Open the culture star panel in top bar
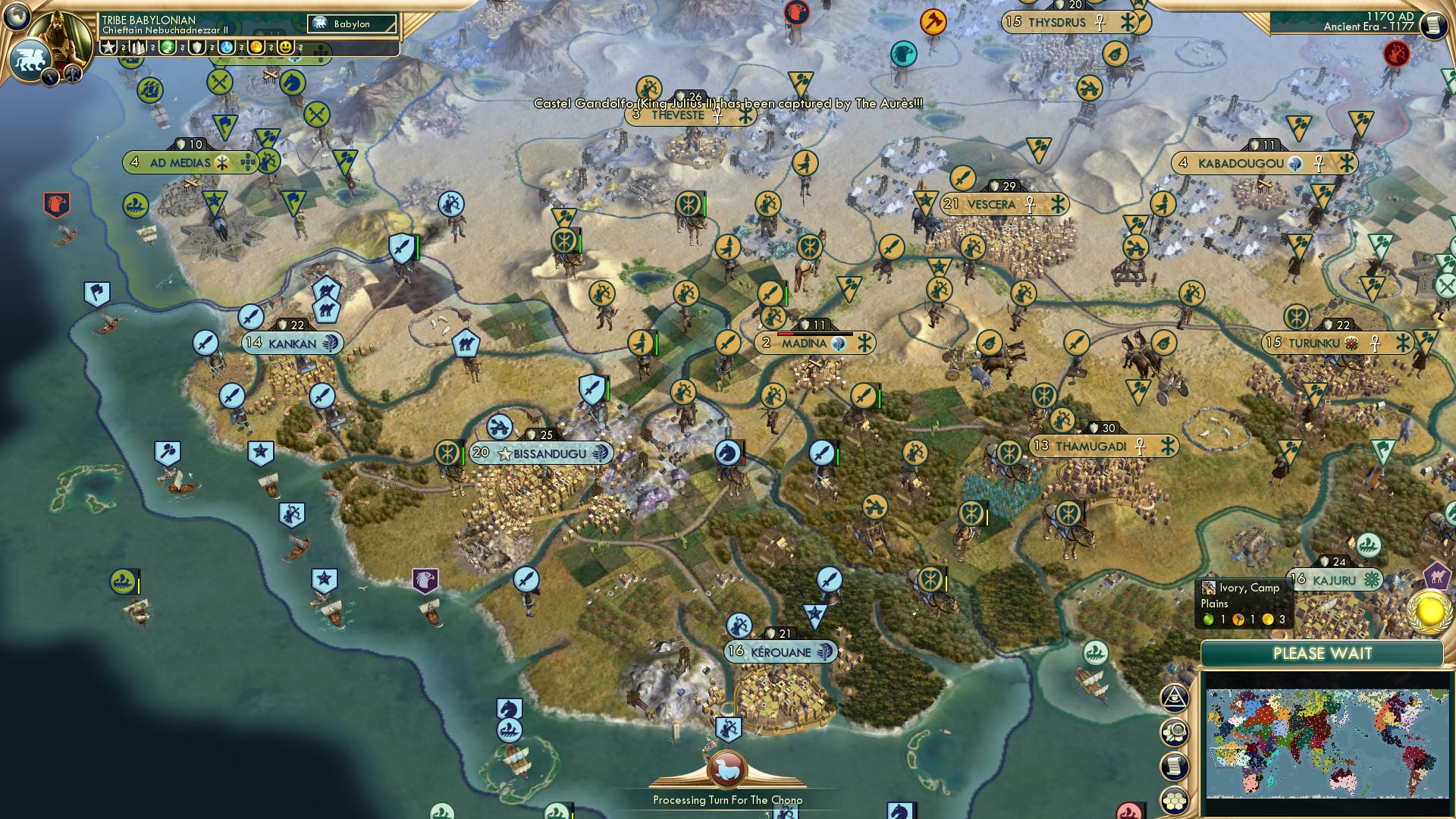This screenshot has height=819, width=1456. coord(108,47)
